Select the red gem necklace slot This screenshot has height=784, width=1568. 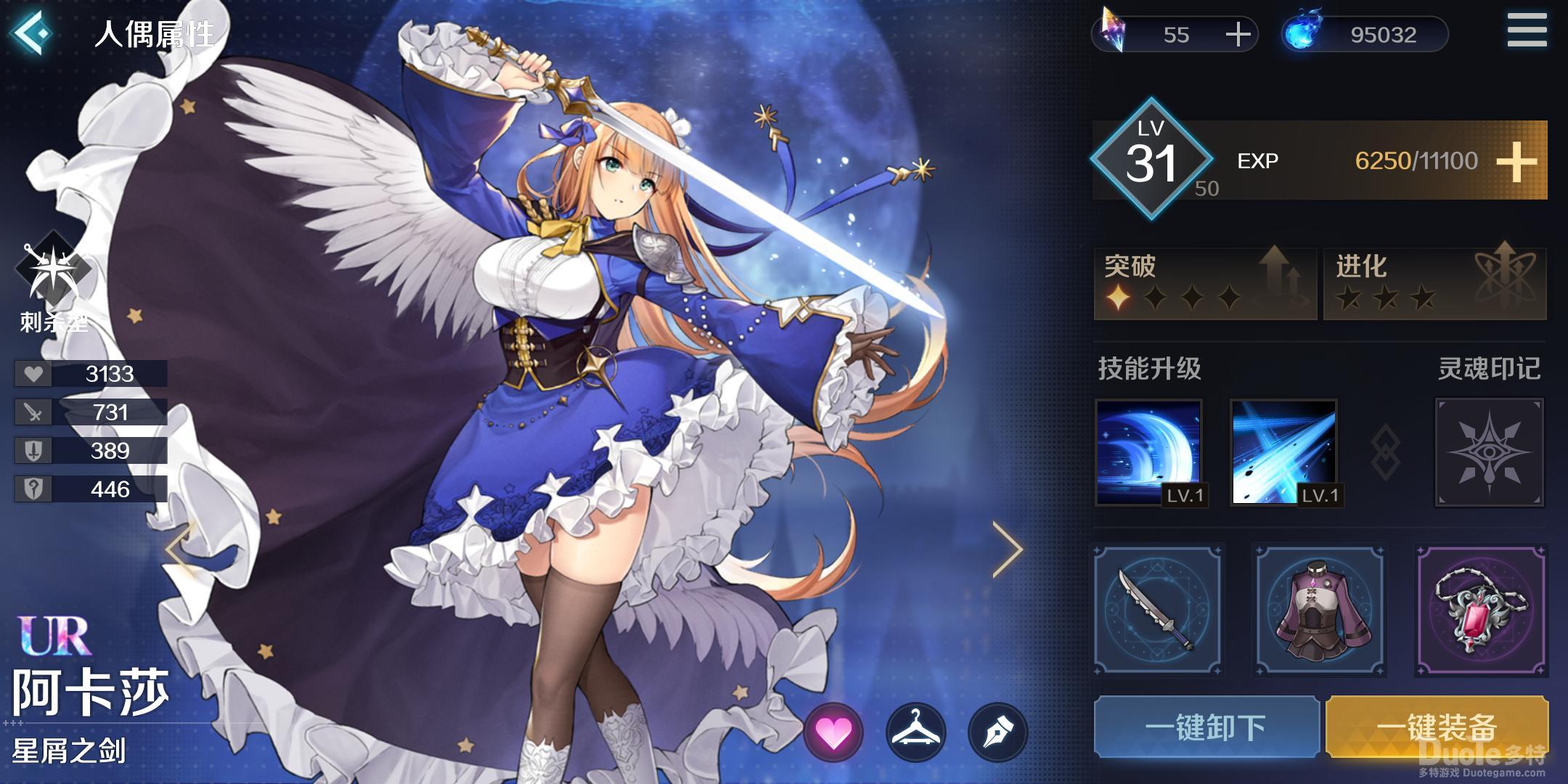coord(1482,610)
